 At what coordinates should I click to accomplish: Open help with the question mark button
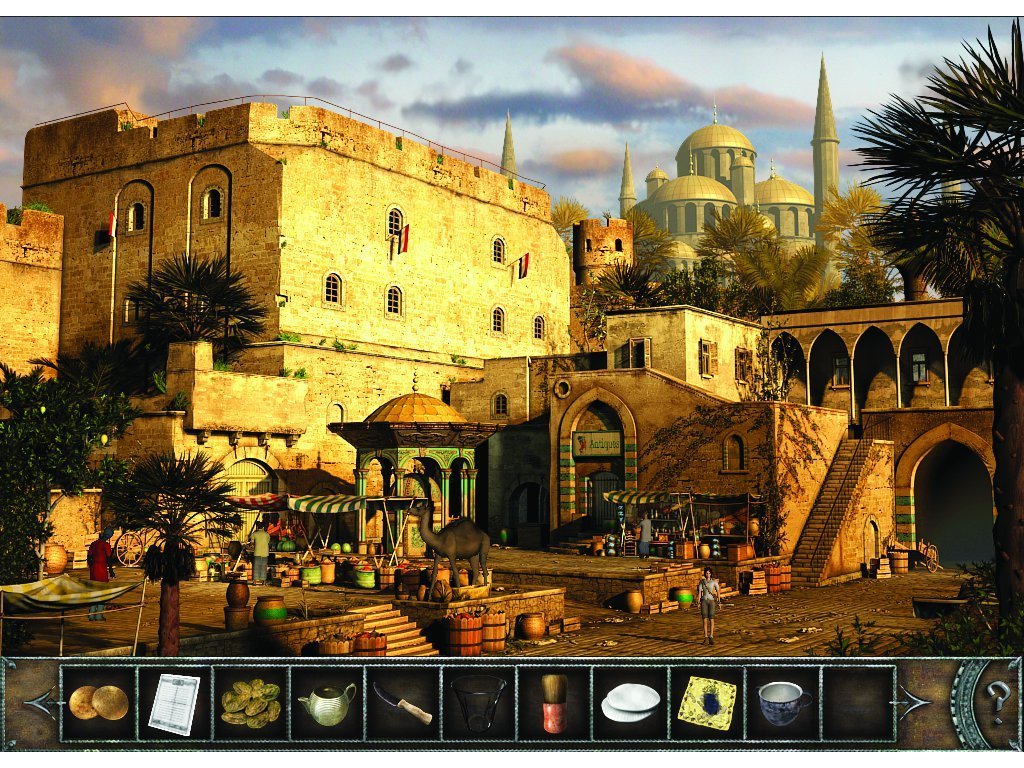996,703
